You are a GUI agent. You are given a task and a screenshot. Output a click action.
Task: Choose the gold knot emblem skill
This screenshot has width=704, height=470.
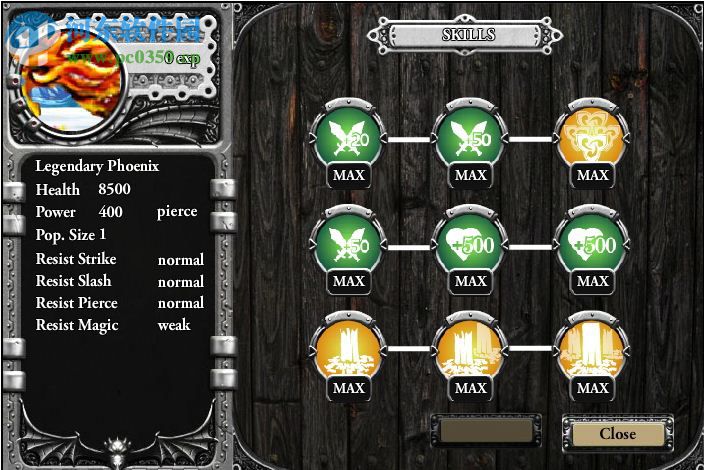593,139
